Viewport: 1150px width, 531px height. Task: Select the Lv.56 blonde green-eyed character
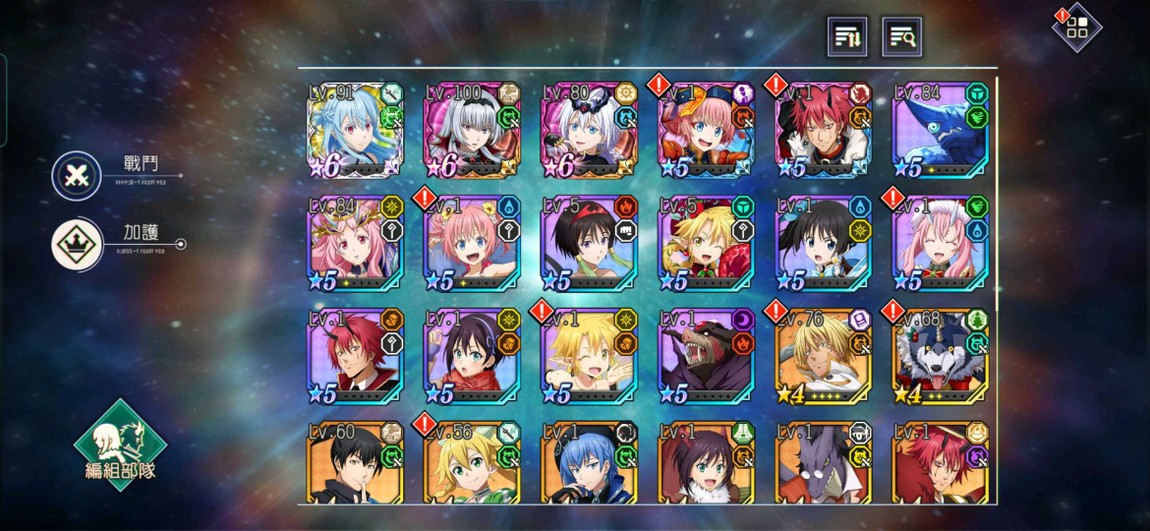[472, 464]
